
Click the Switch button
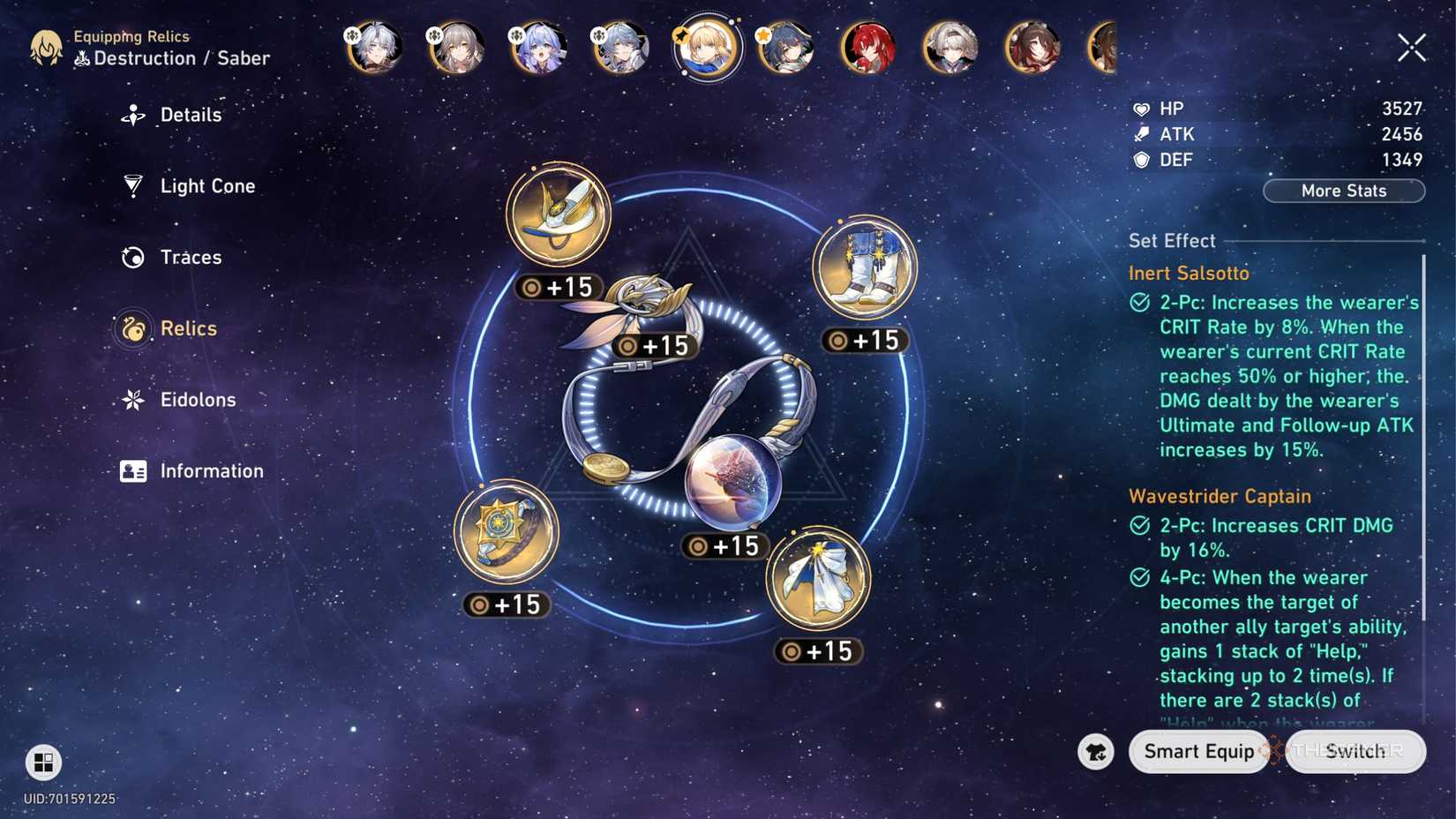coord(1355,751)
